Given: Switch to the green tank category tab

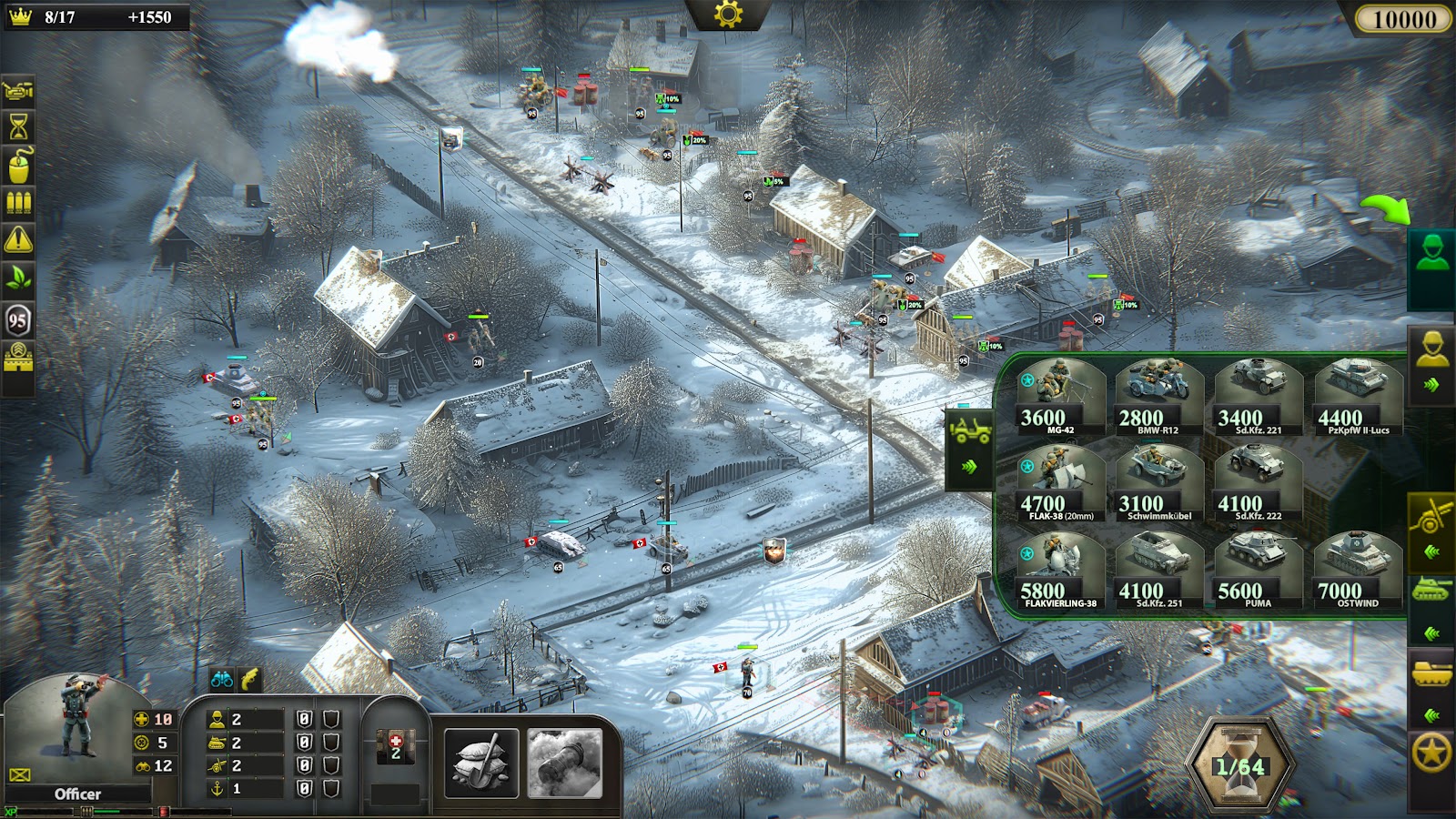Looking at the screenshot, I should tap(1431, 591).
